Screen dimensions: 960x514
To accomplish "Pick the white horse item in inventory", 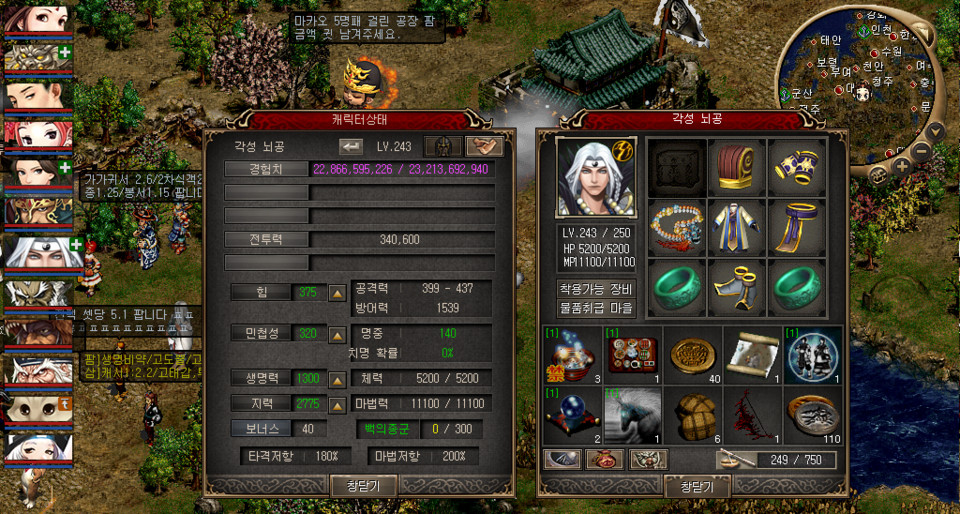I will click(631, 415).
